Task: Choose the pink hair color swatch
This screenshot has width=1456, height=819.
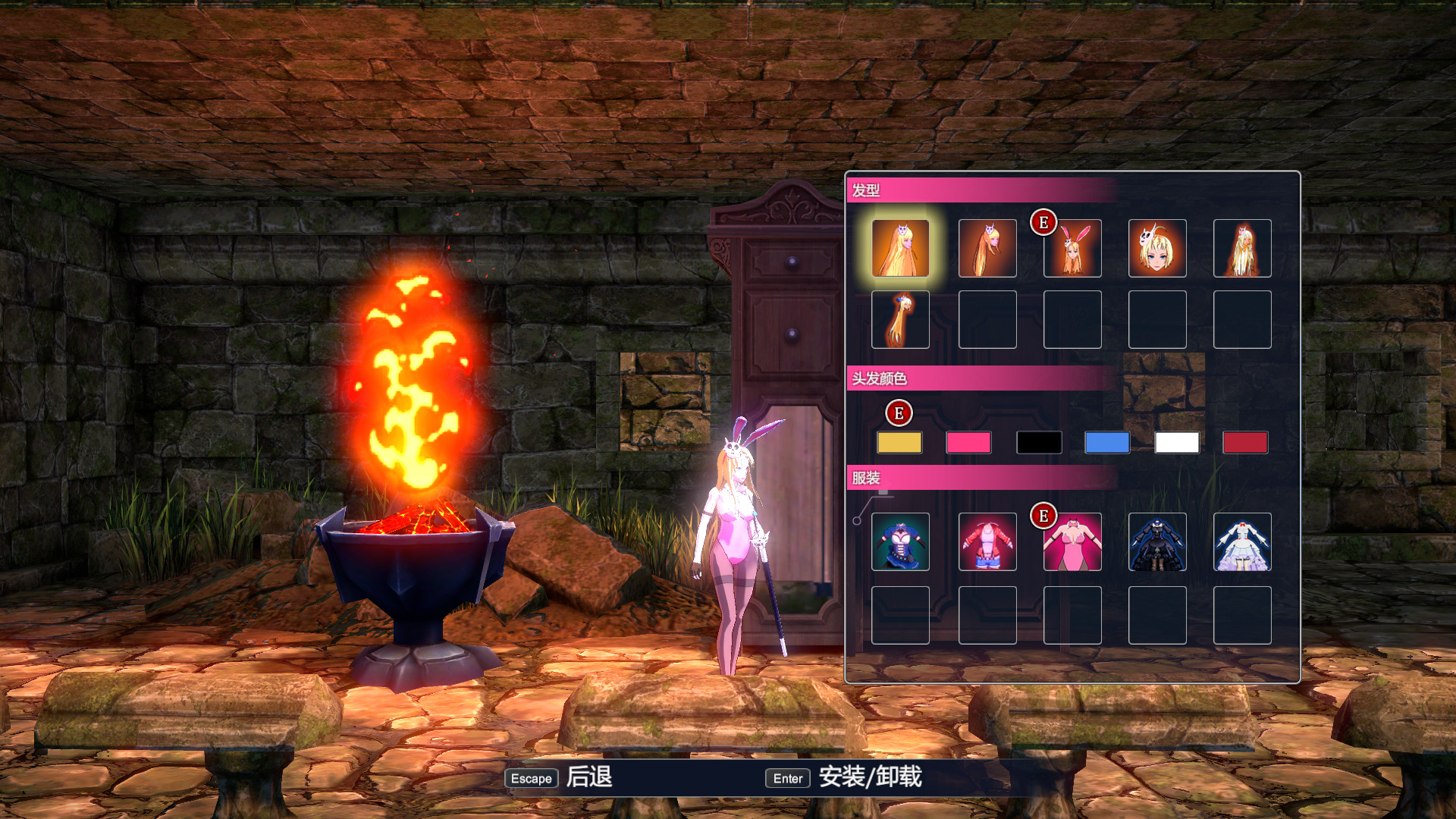Action: pyautogui.click(x=968, y=442)
